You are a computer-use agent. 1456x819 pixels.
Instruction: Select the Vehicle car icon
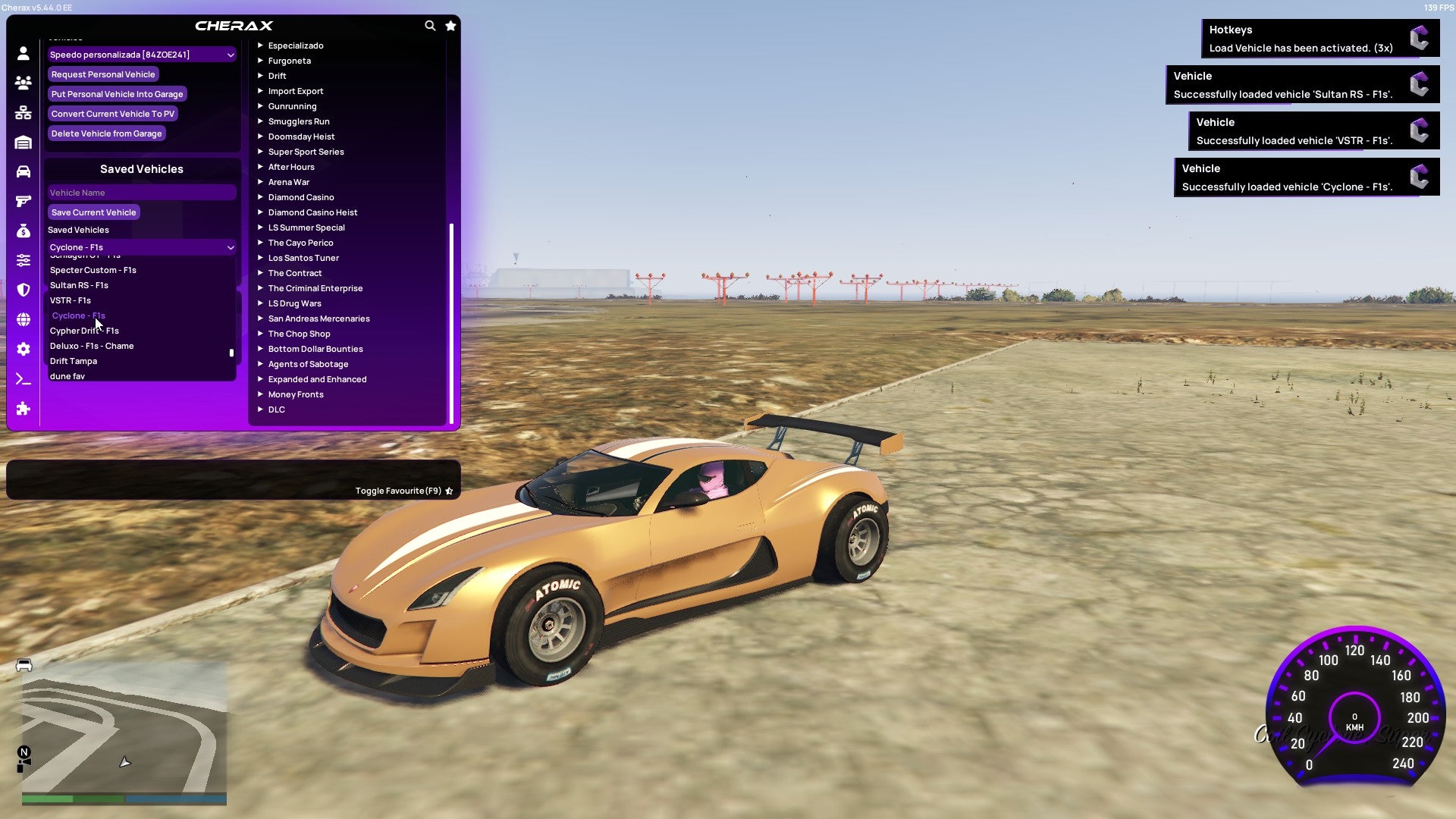click(23, 171)
